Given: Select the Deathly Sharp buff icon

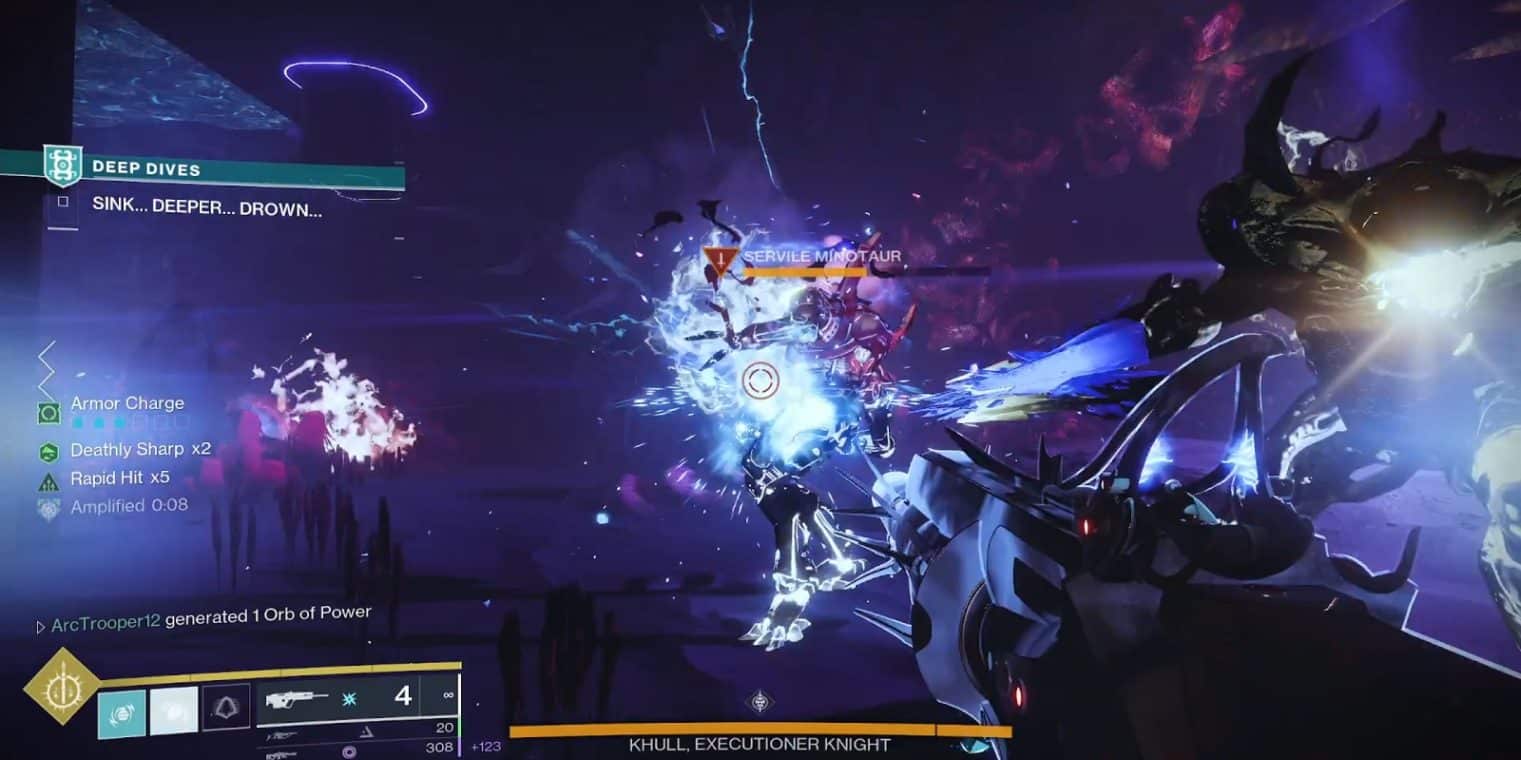Looking at the screenshot, I should tap(49, 451).
